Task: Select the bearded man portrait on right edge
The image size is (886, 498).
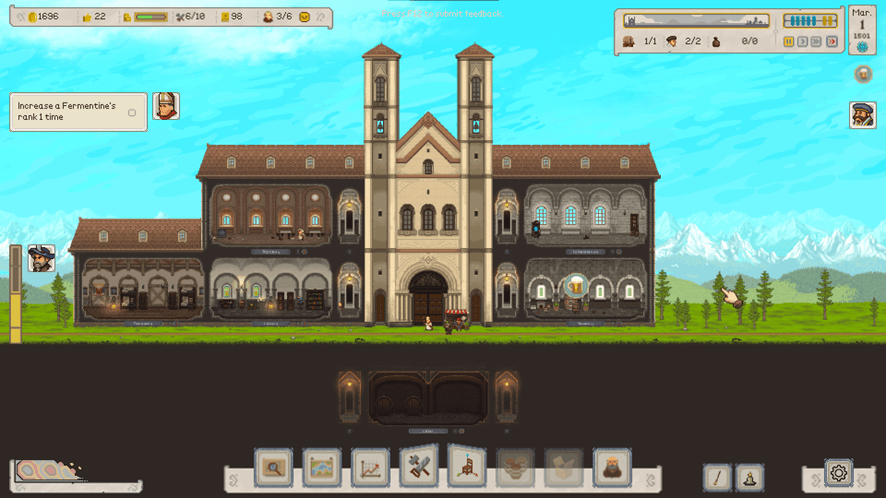Action: (x=863, y=115)
